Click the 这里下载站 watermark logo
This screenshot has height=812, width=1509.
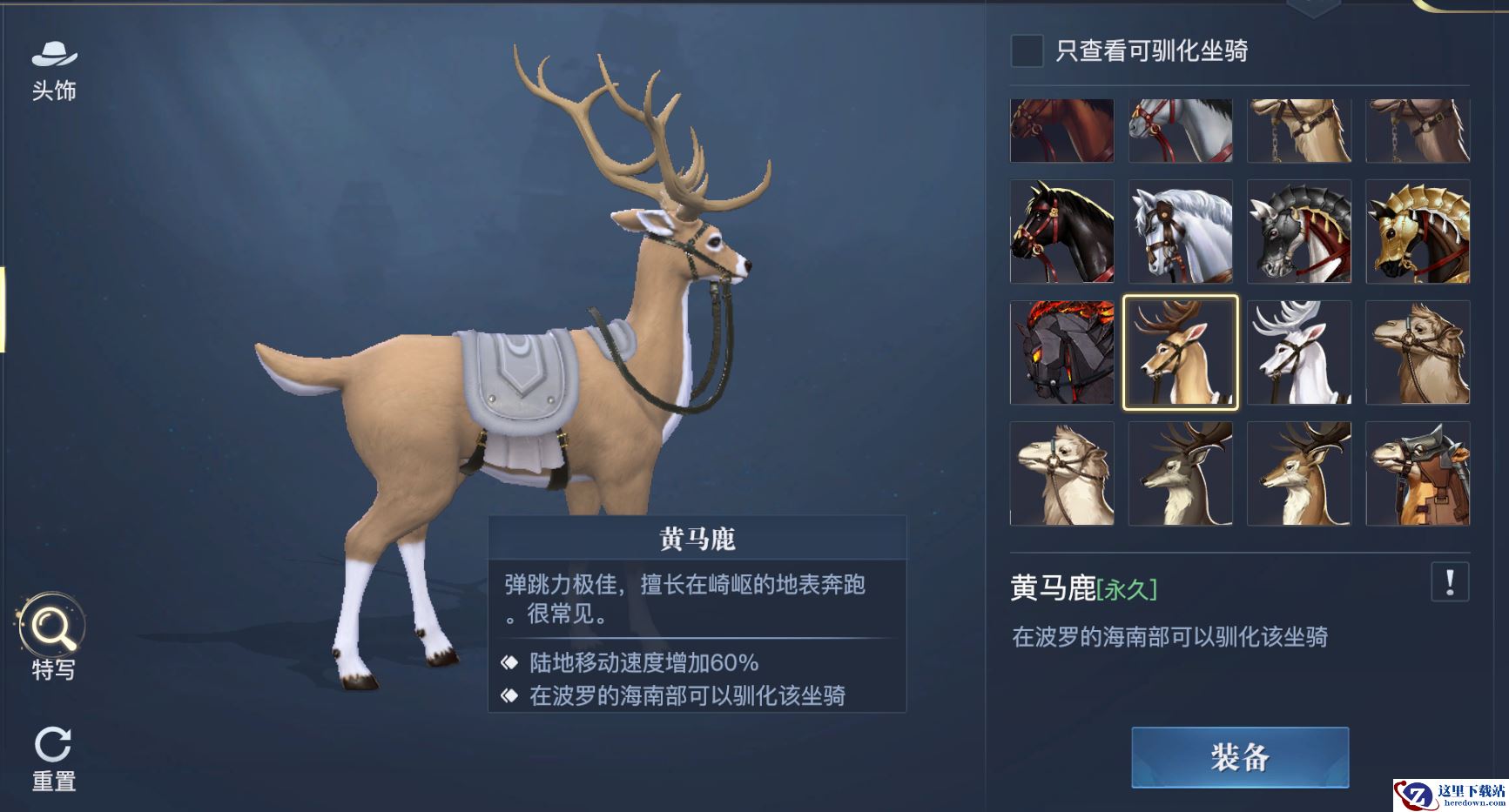1450,795
